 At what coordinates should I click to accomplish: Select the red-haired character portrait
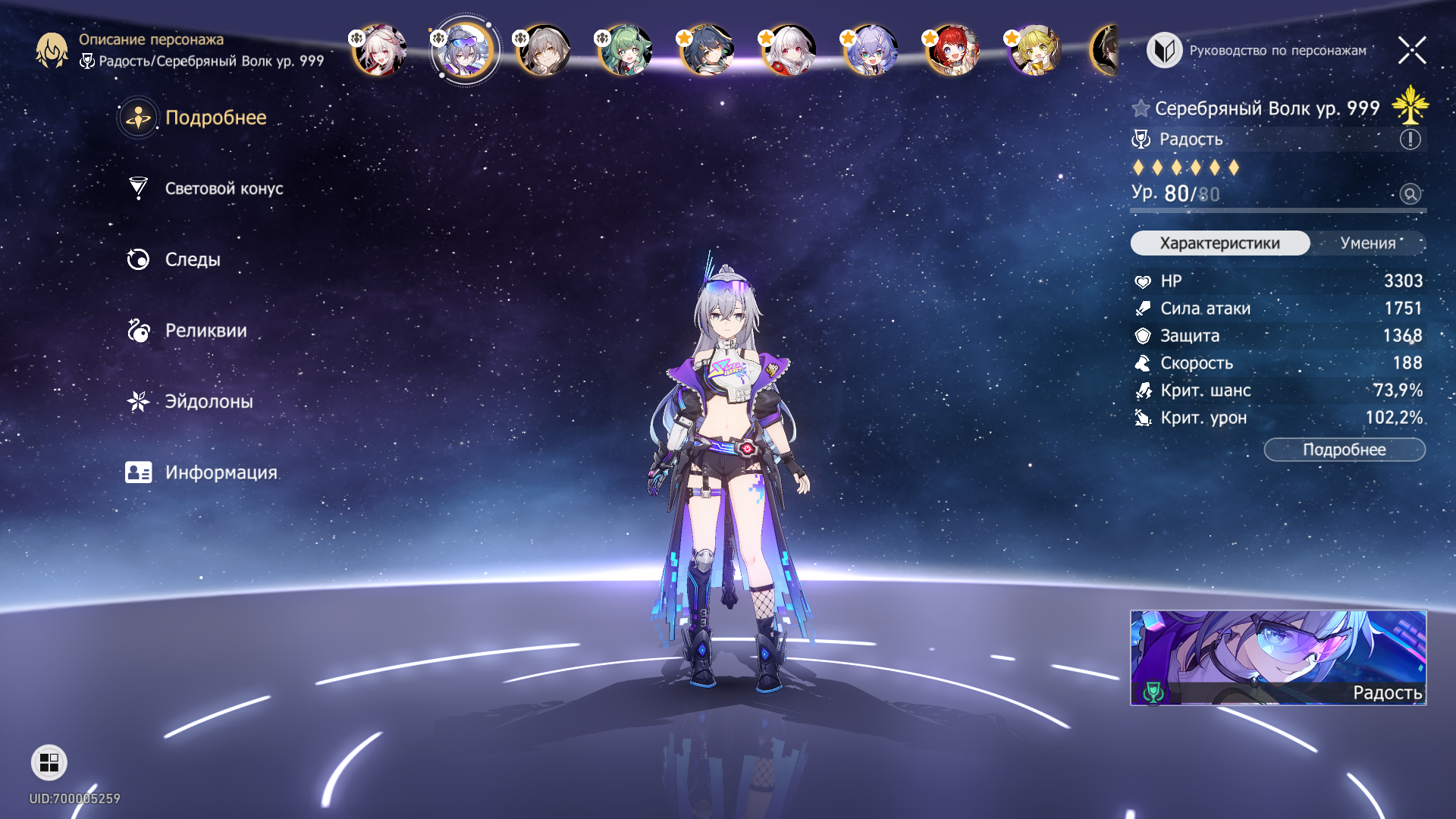click(952, 51)
